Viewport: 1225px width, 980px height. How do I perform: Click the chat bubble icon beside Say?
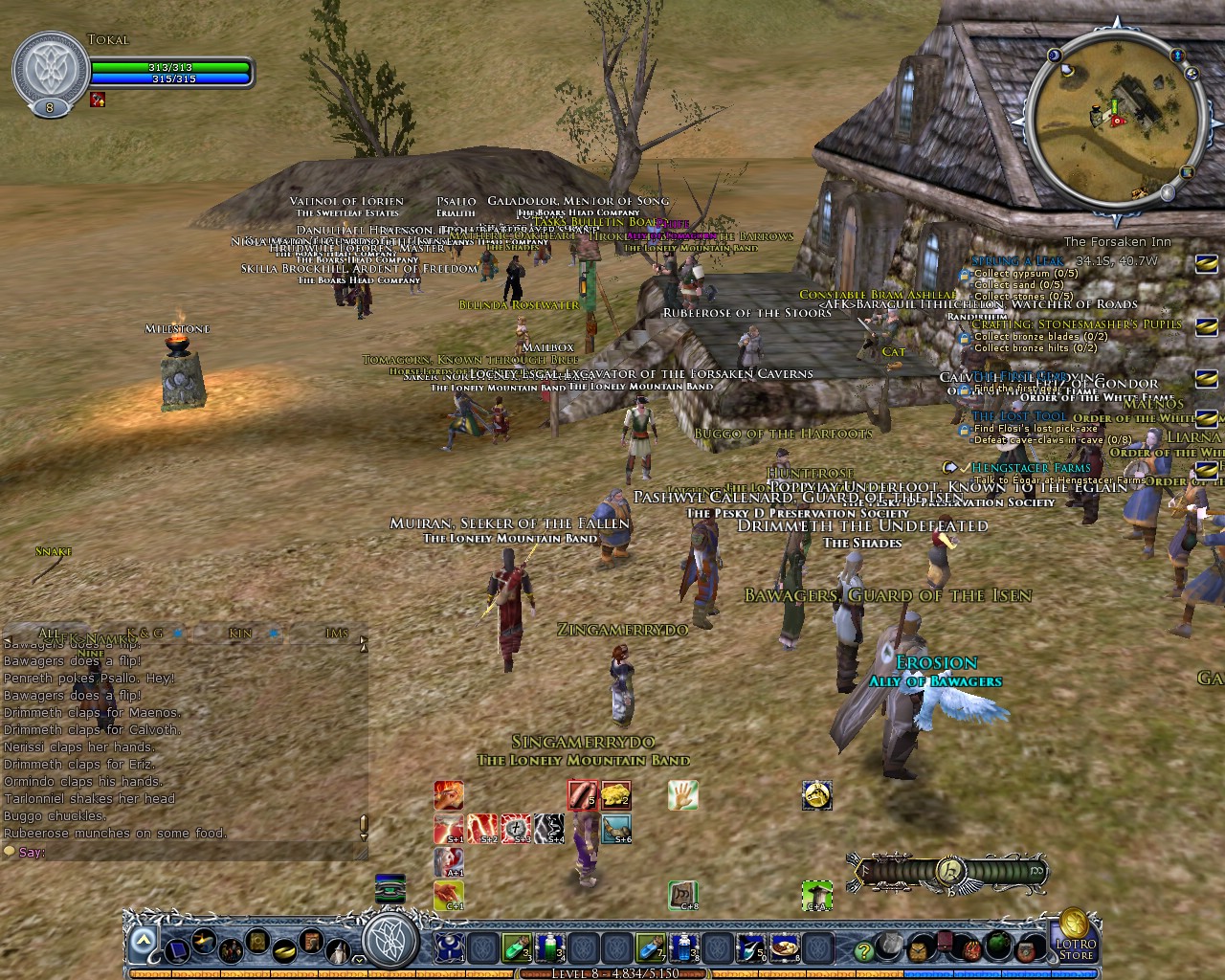click(x=9, y=851)
